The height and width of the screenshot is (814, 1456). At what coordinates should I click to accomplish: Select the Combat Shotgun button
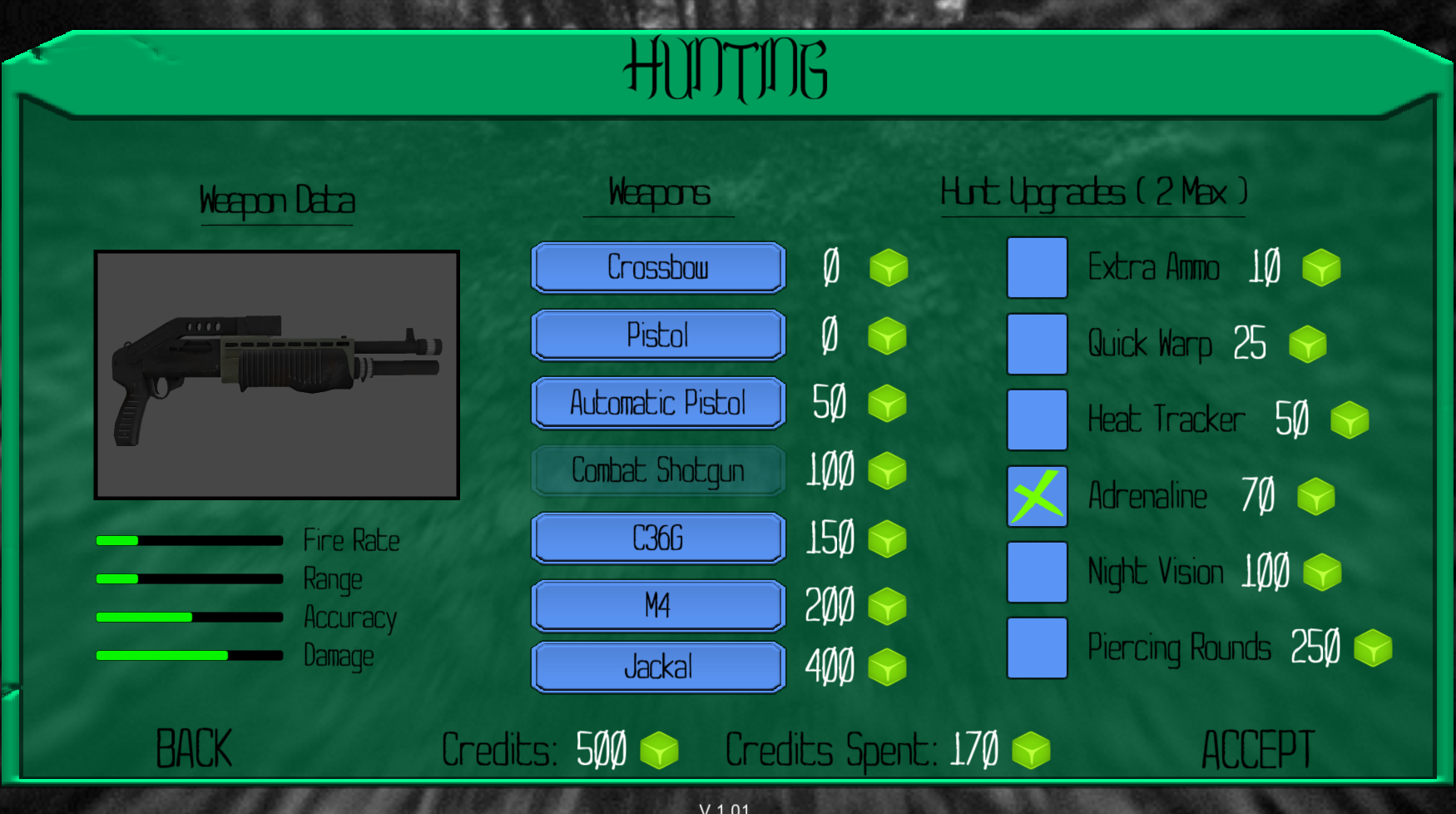point(657,471)
